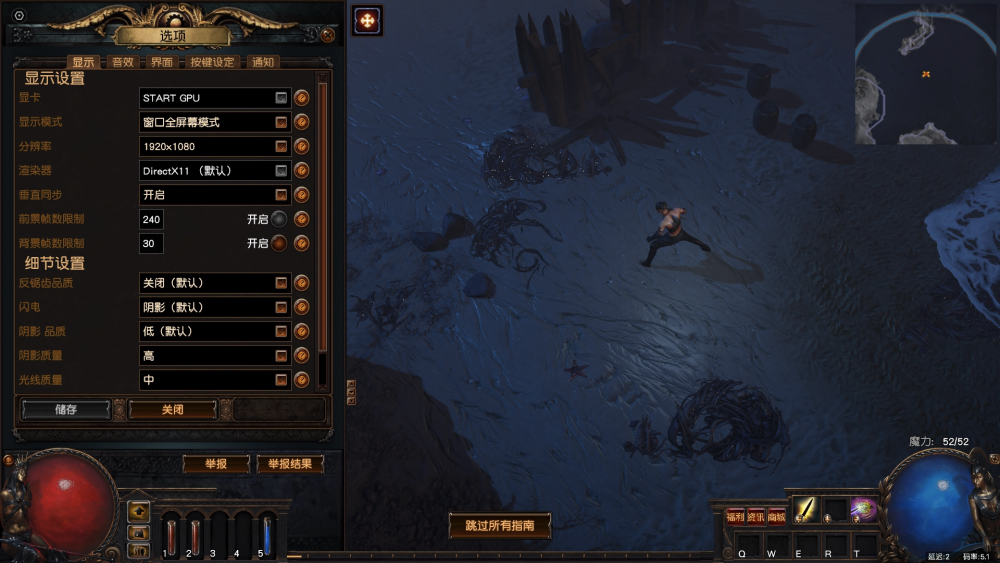Close the options panel with the X
This screenshot has width=1000, height=563.
[x=327, y=36]
